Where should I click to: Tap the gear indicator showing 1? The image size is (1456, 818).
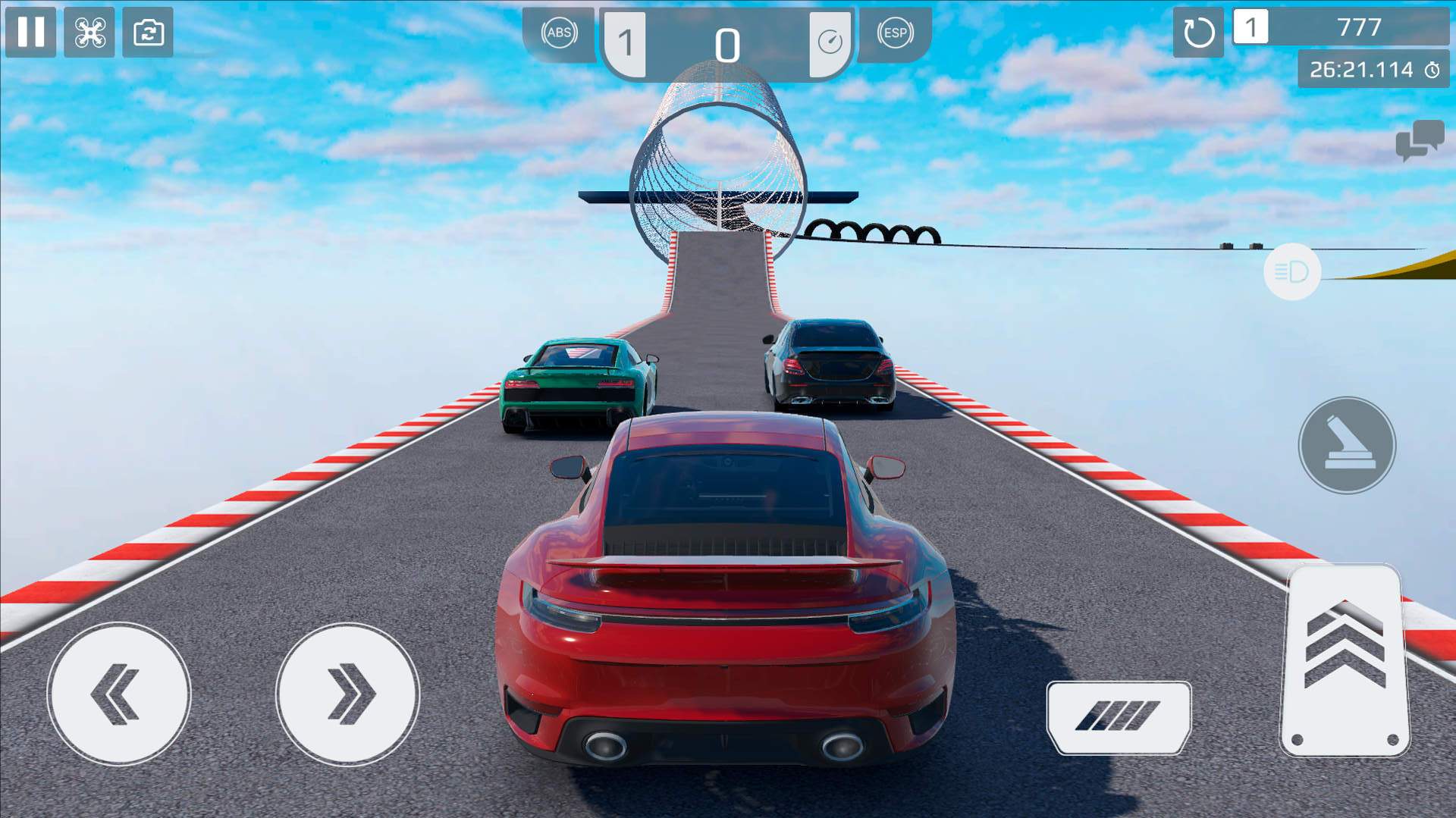[626, 43]
